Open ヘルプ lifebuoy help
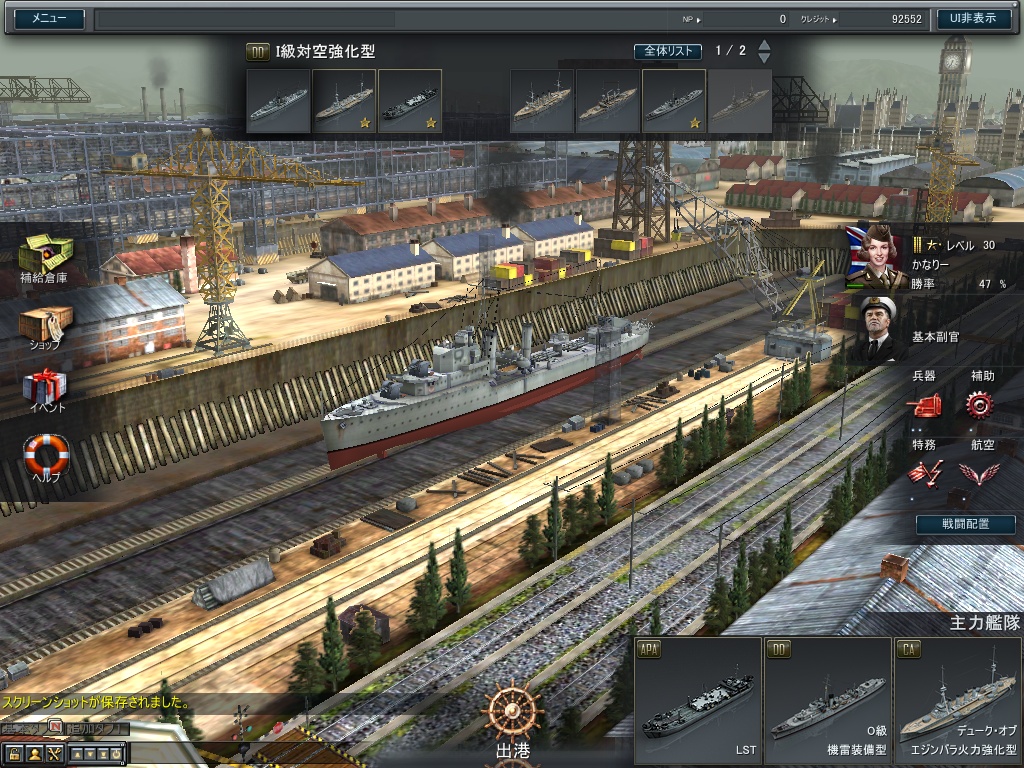 46,455
